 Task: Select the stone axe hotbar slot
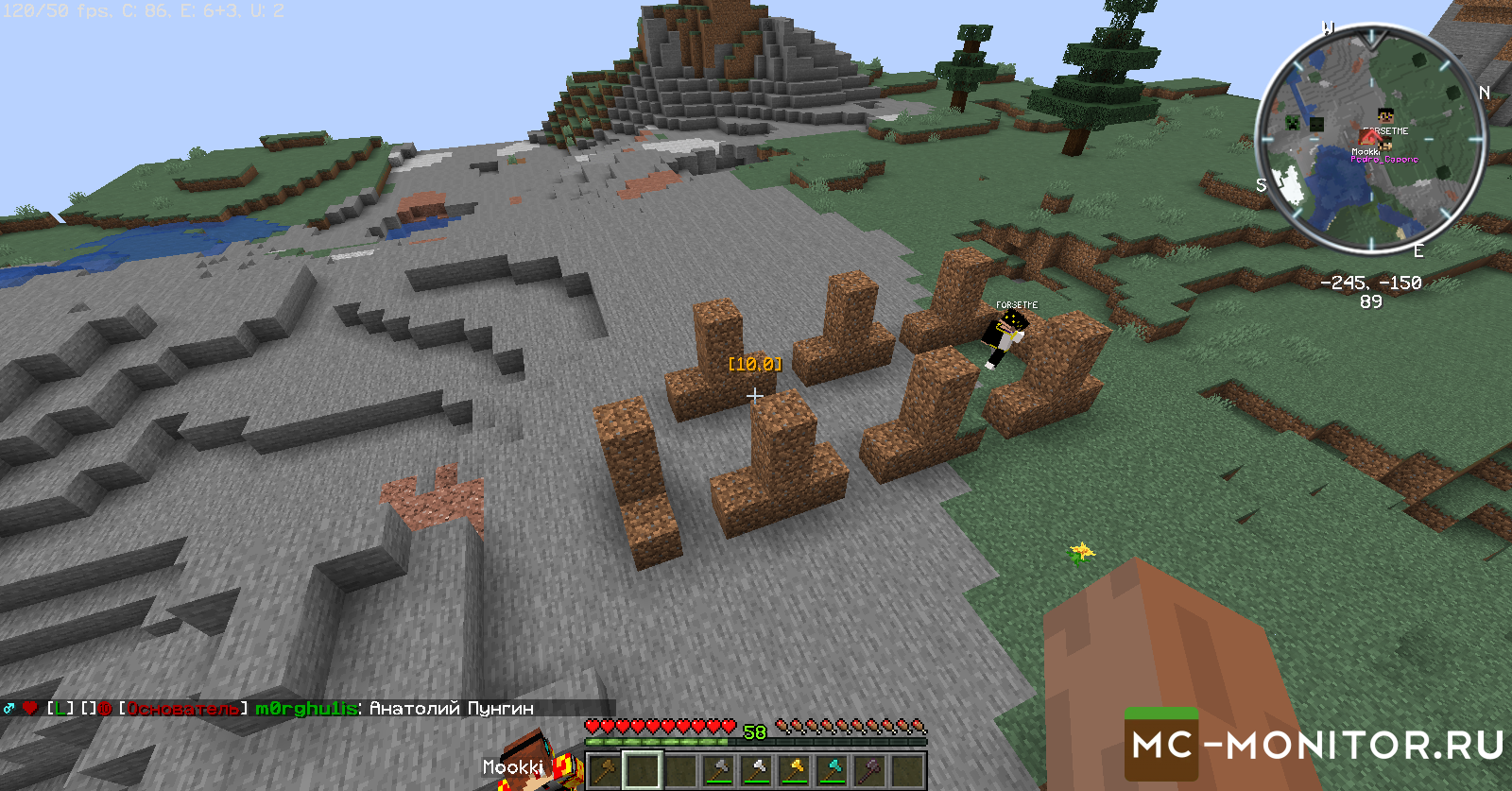pyautogui.click(x=718, y=770)
